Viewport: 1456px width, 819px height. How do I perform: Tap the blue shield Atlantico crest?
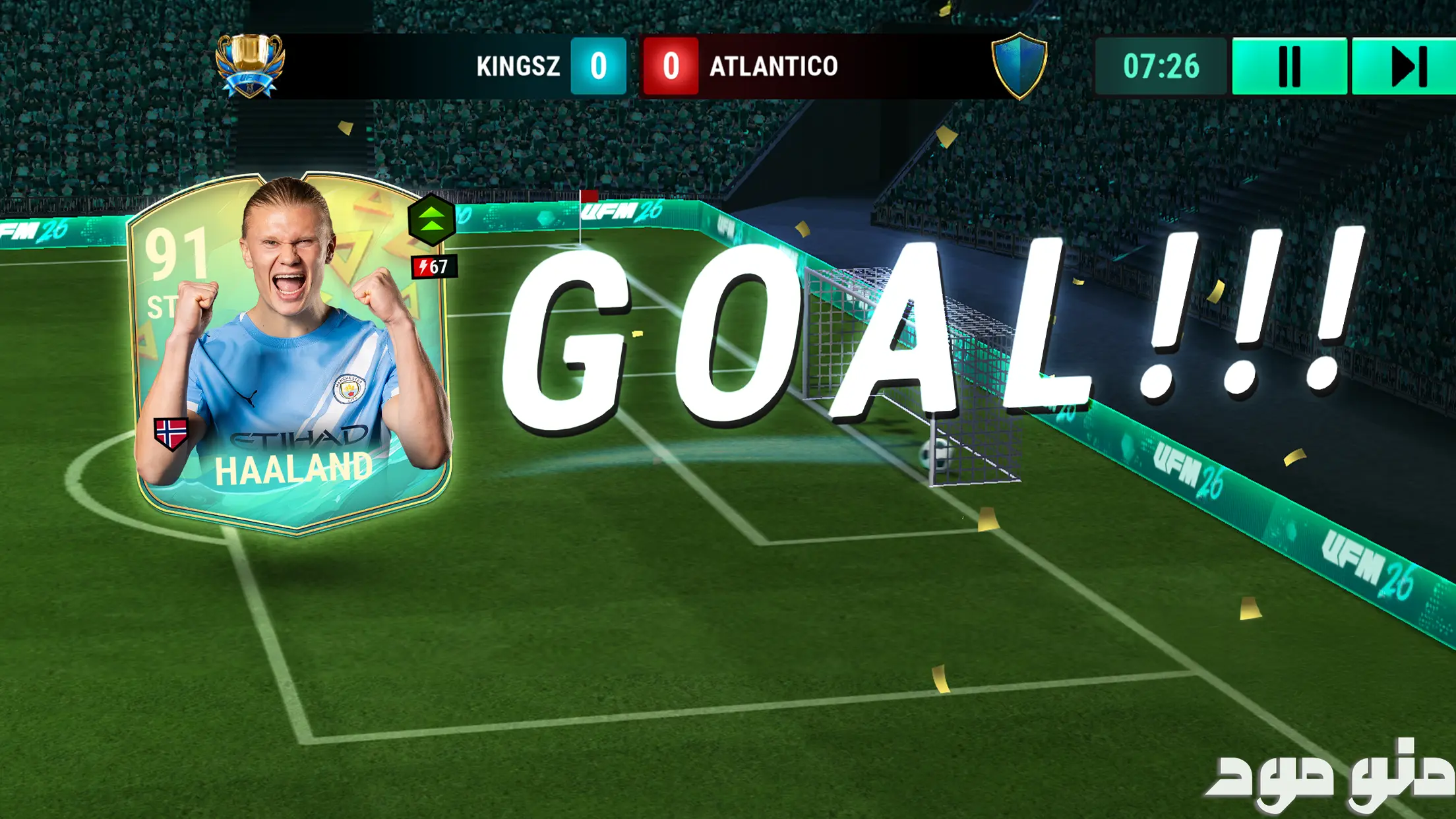pyautogui.click(x=1019, y=65)
